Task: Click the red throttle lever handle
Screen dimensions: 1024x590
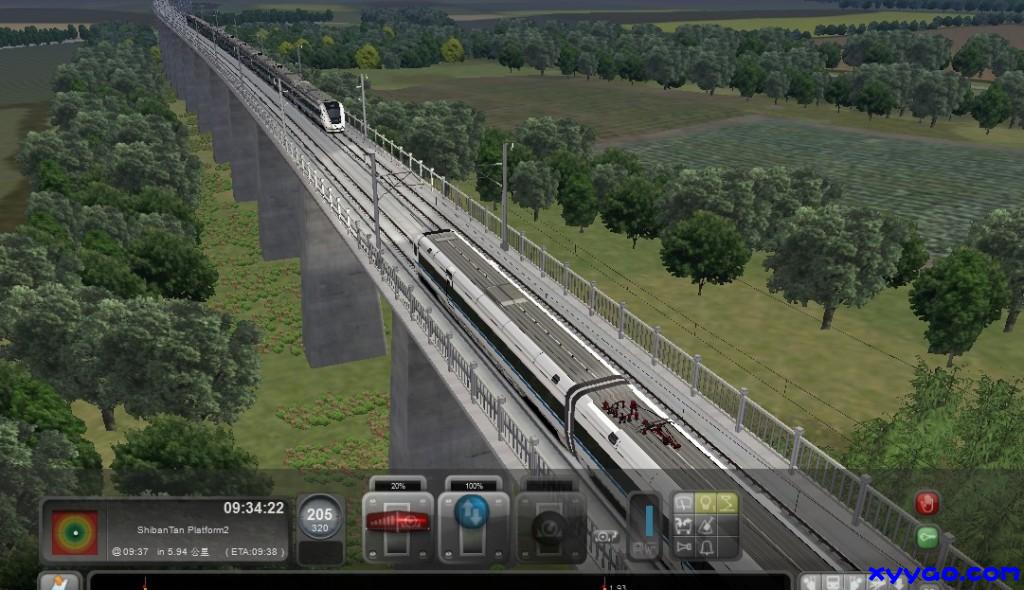Action: coord(397,521)
